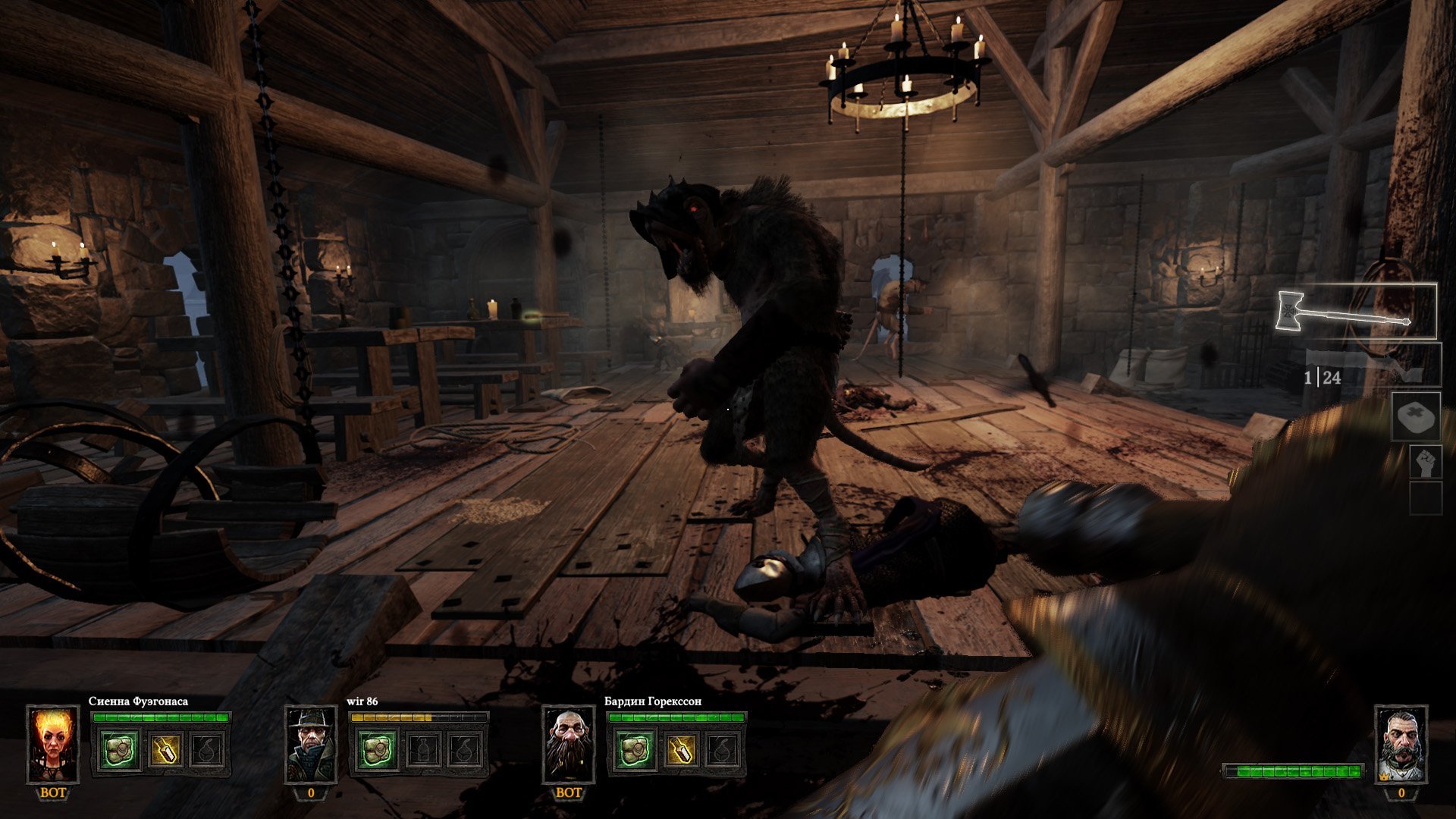Click wir 86's witch hunter portrait
This screenshot has height=819, width=1456.
click(311, 745)
